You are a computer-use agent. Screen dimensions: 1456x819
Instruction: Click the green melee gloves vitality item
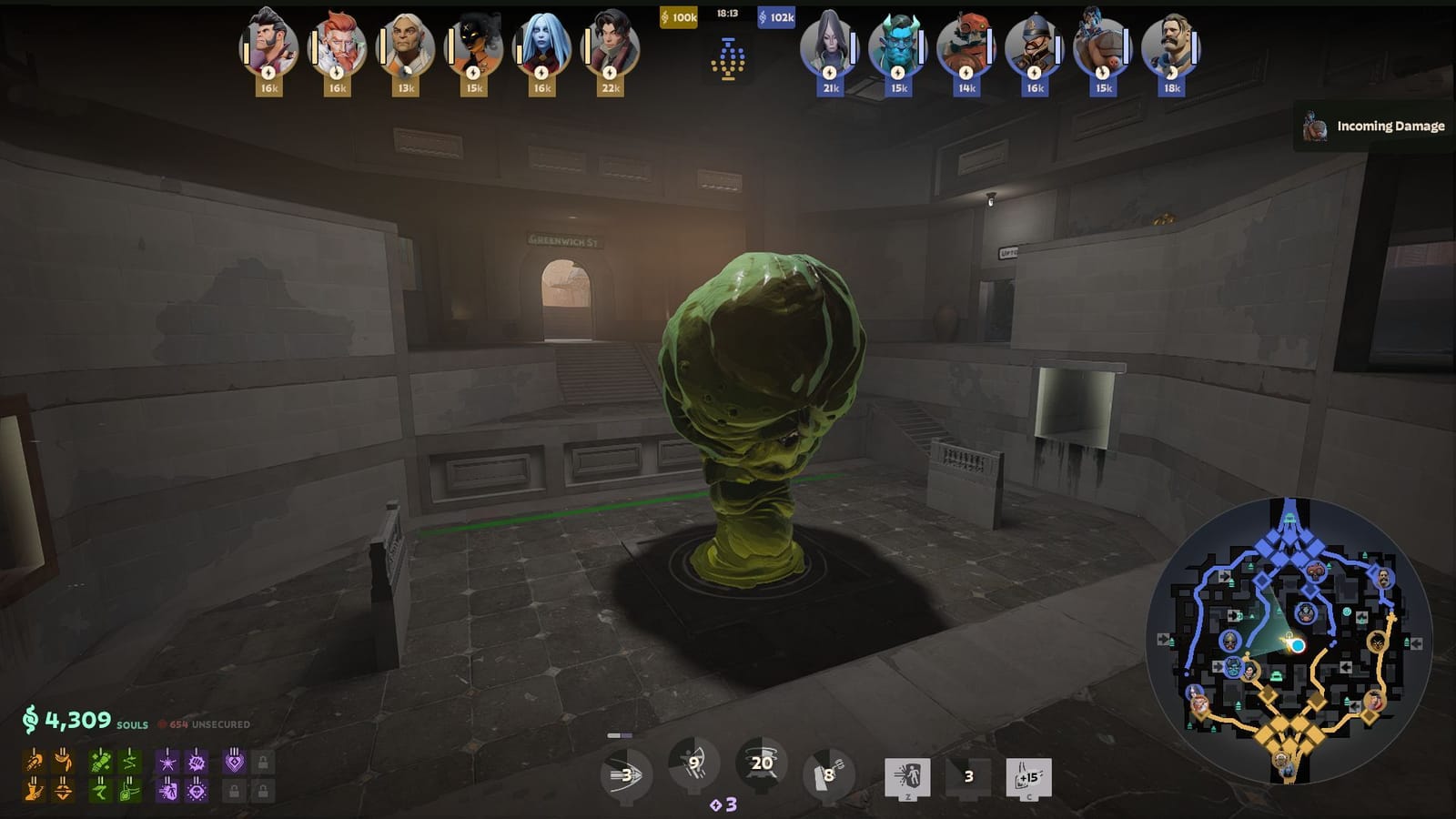100,763
